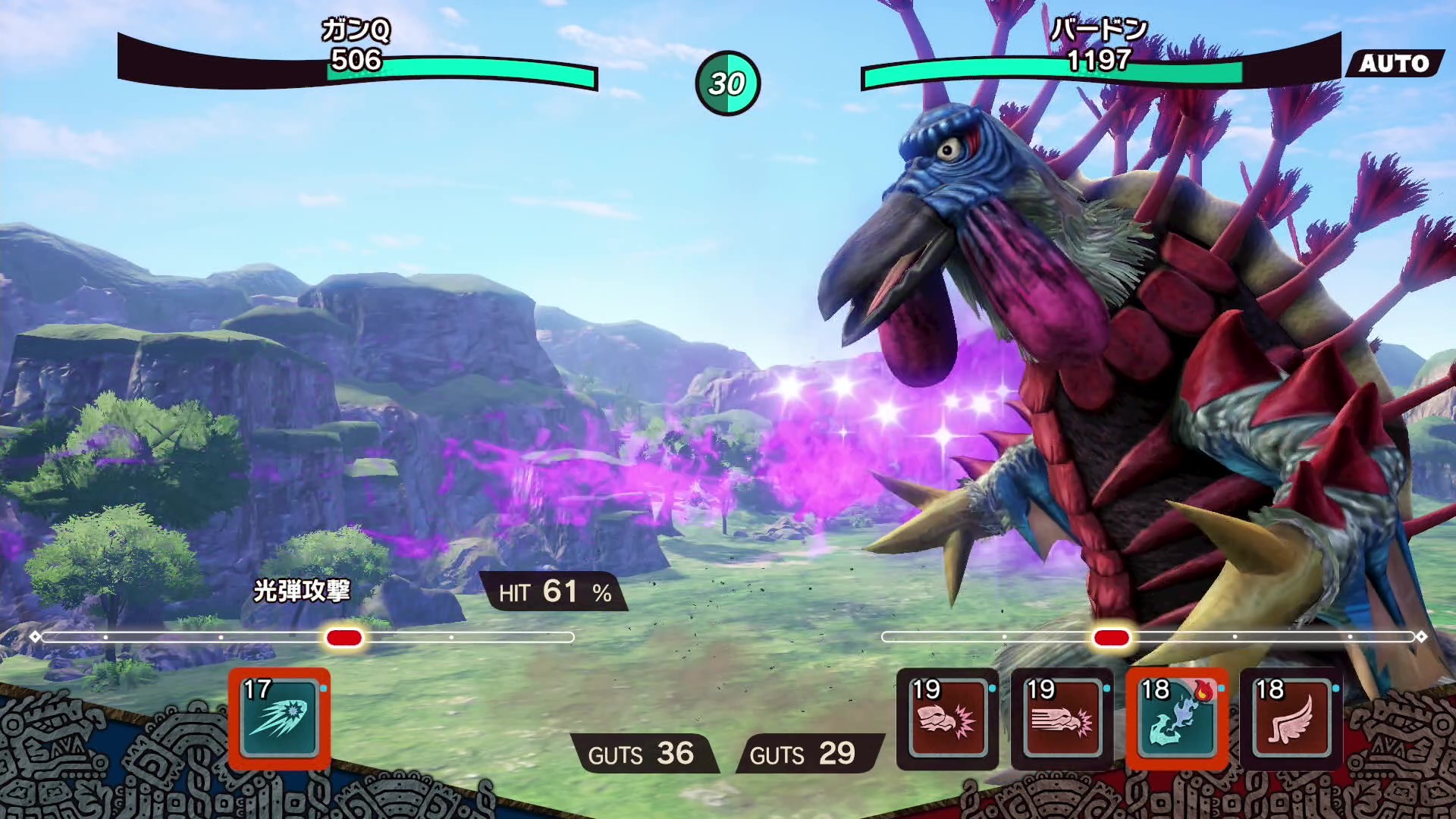Choose the dashing beak charge skill icon
The height and width of the screenshot is (819, 1456).
tap(1062, 719)
